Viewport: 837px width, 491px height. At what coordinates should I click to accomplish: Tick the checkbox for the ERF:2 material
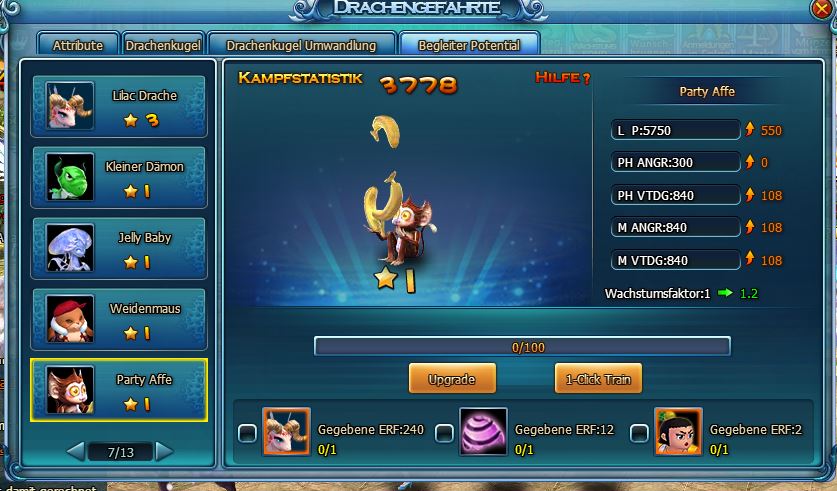point(640,433)
